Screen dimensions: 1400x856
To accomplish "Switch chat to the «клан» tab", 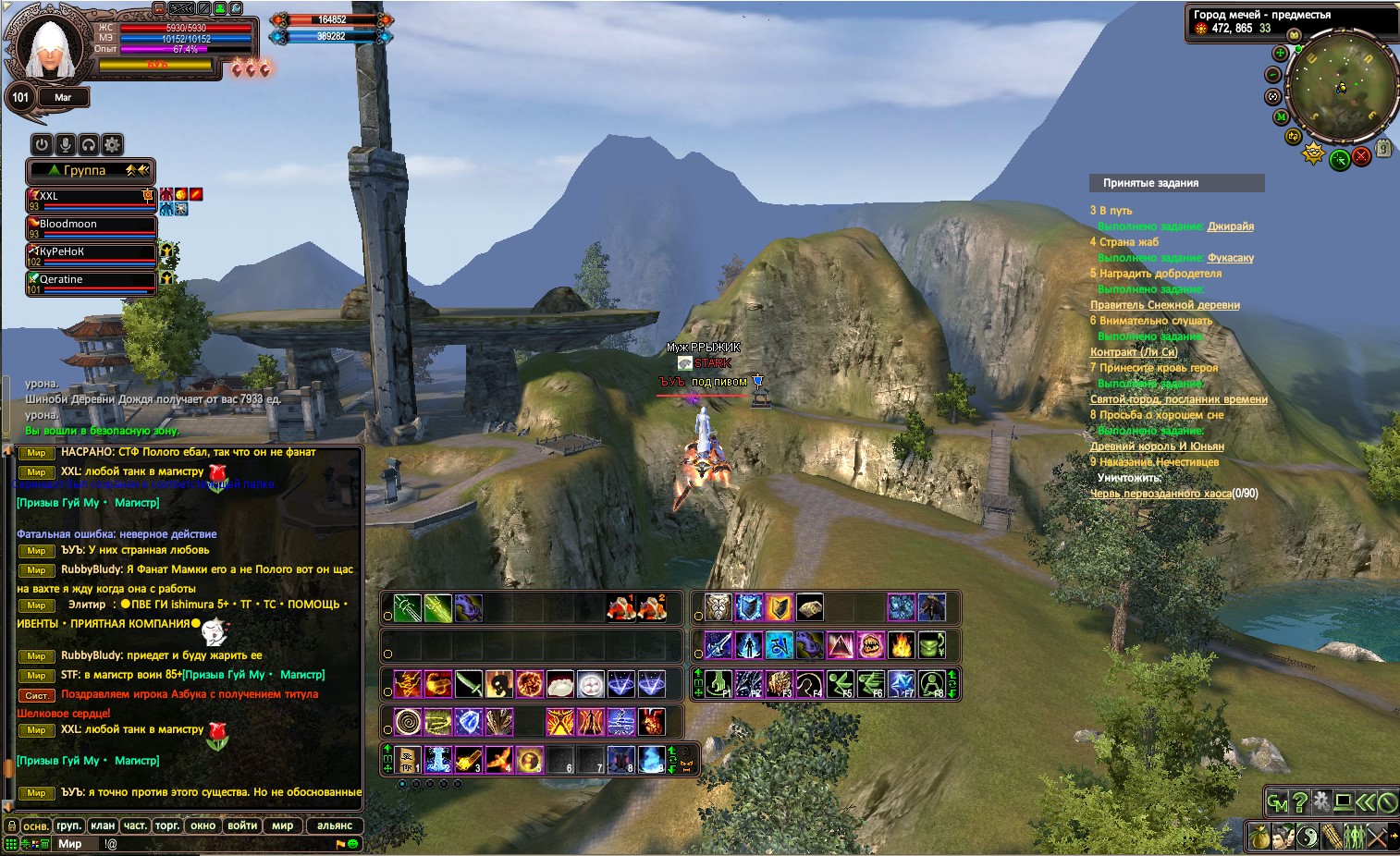I will pos(103,825).
